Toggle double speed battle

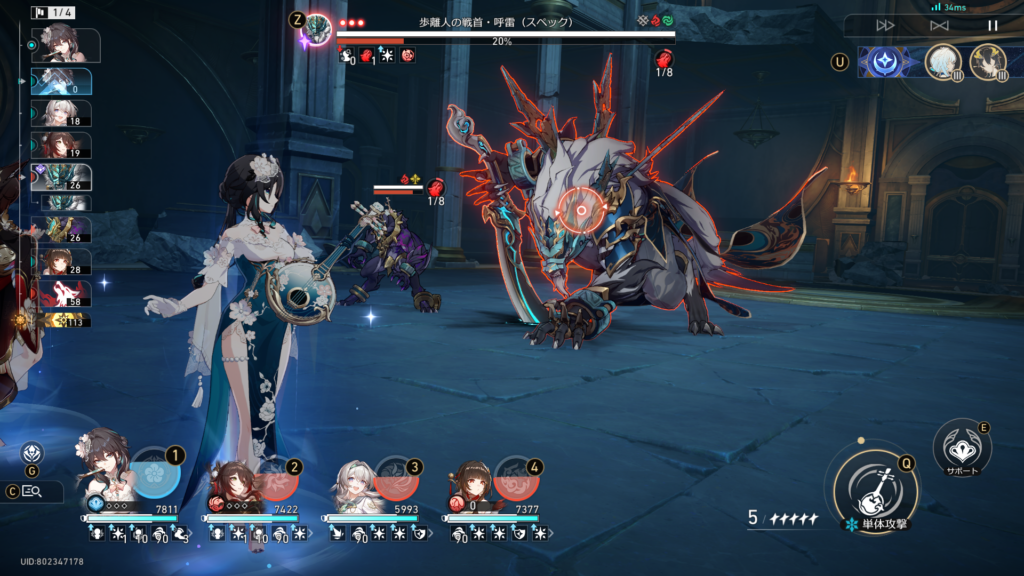tap(885, 25)
